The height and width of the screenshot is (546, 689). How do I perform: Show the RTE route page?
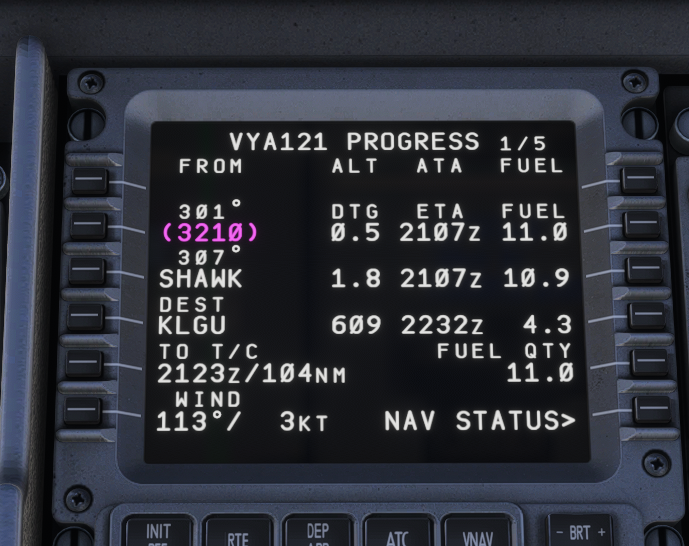point(238,535)
